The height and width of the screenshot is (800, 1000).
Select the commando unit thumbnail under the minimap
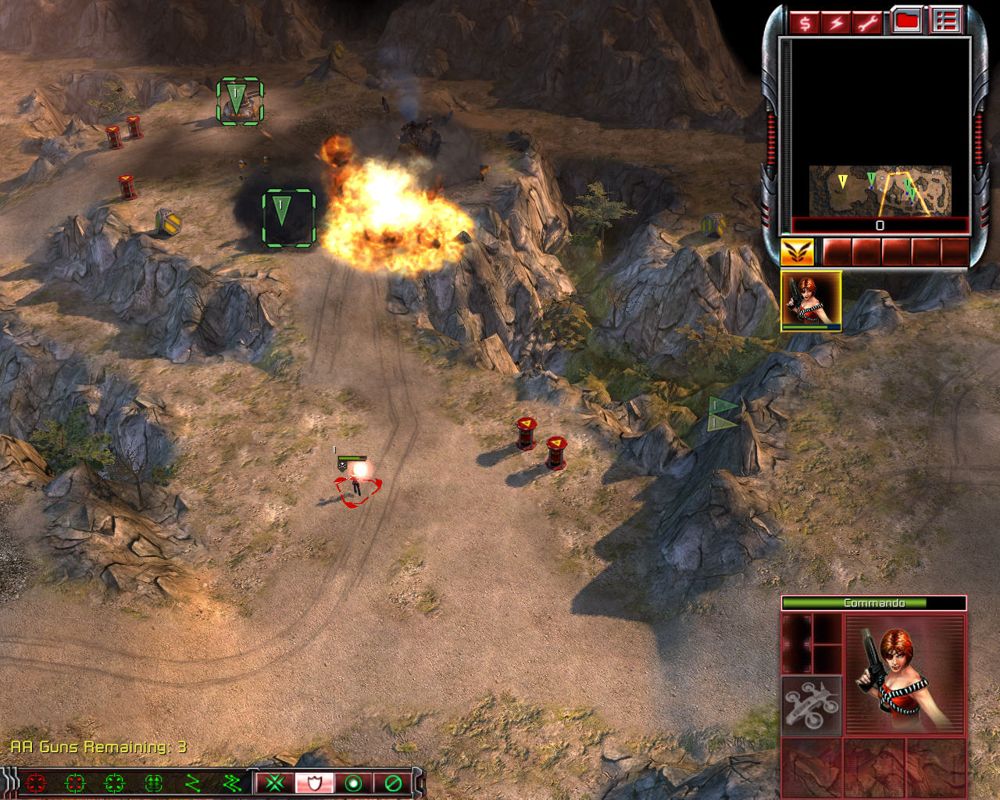(x=811, y=300)
